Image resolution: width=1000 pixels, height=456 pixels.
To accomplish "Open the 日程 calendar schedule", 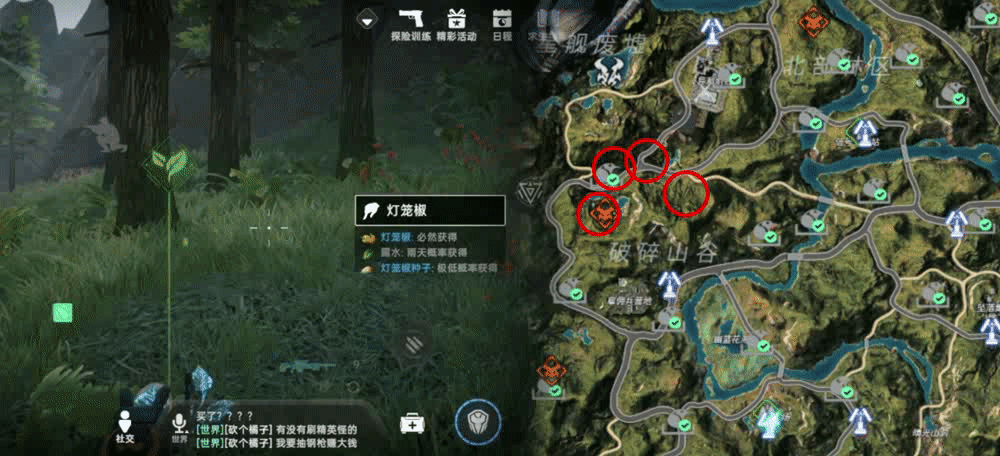I will click(x=502, y=24).
